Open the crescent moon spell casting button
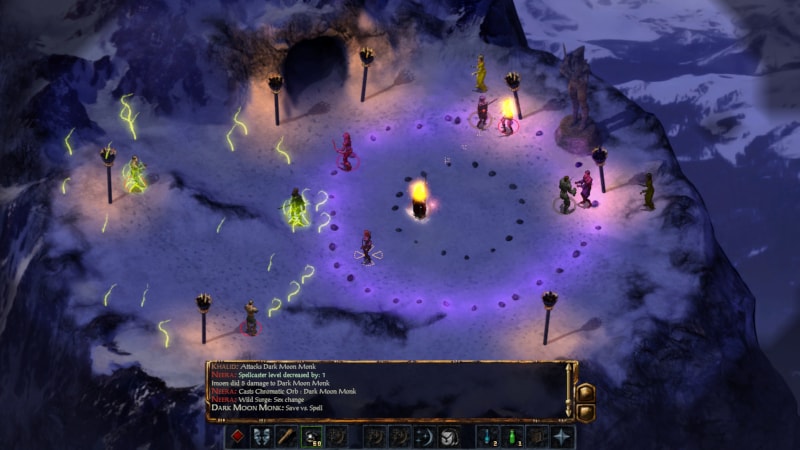This screenshot has height=450, width=800. coord(424,437)
